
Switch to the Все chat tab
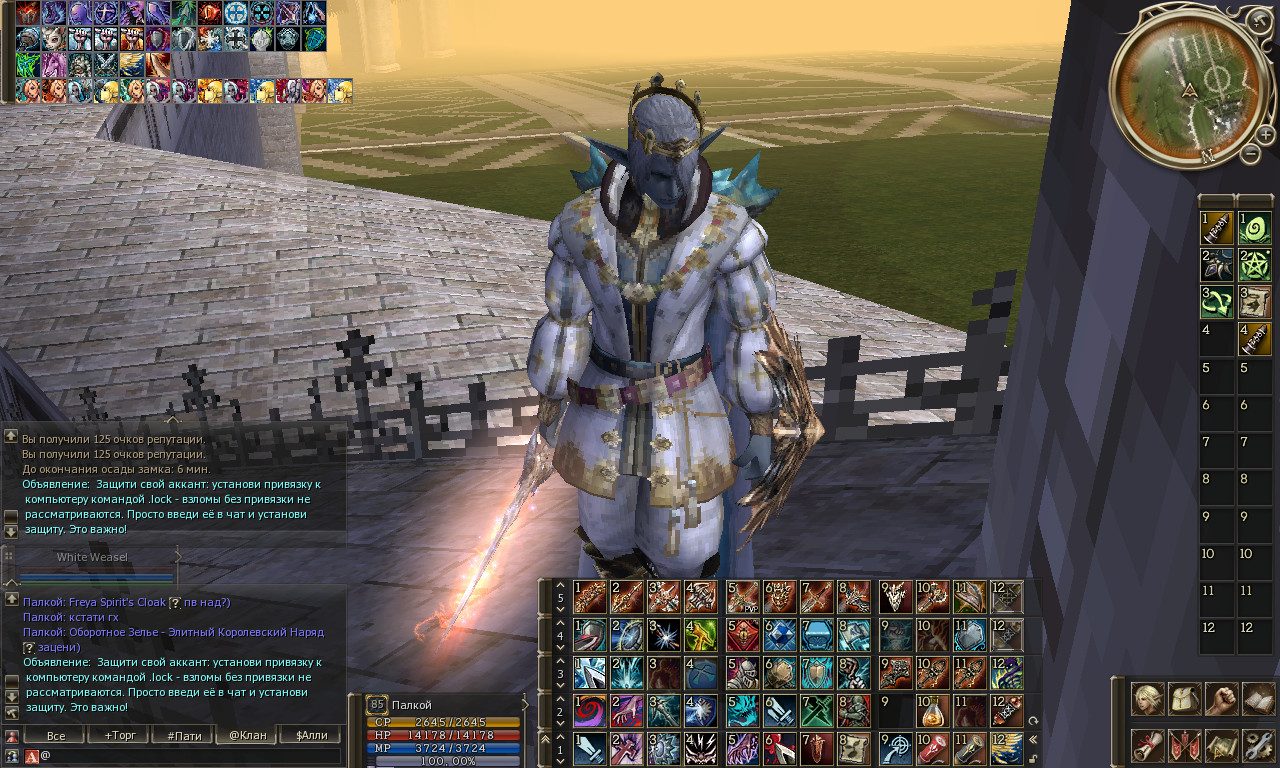(56, 735)
